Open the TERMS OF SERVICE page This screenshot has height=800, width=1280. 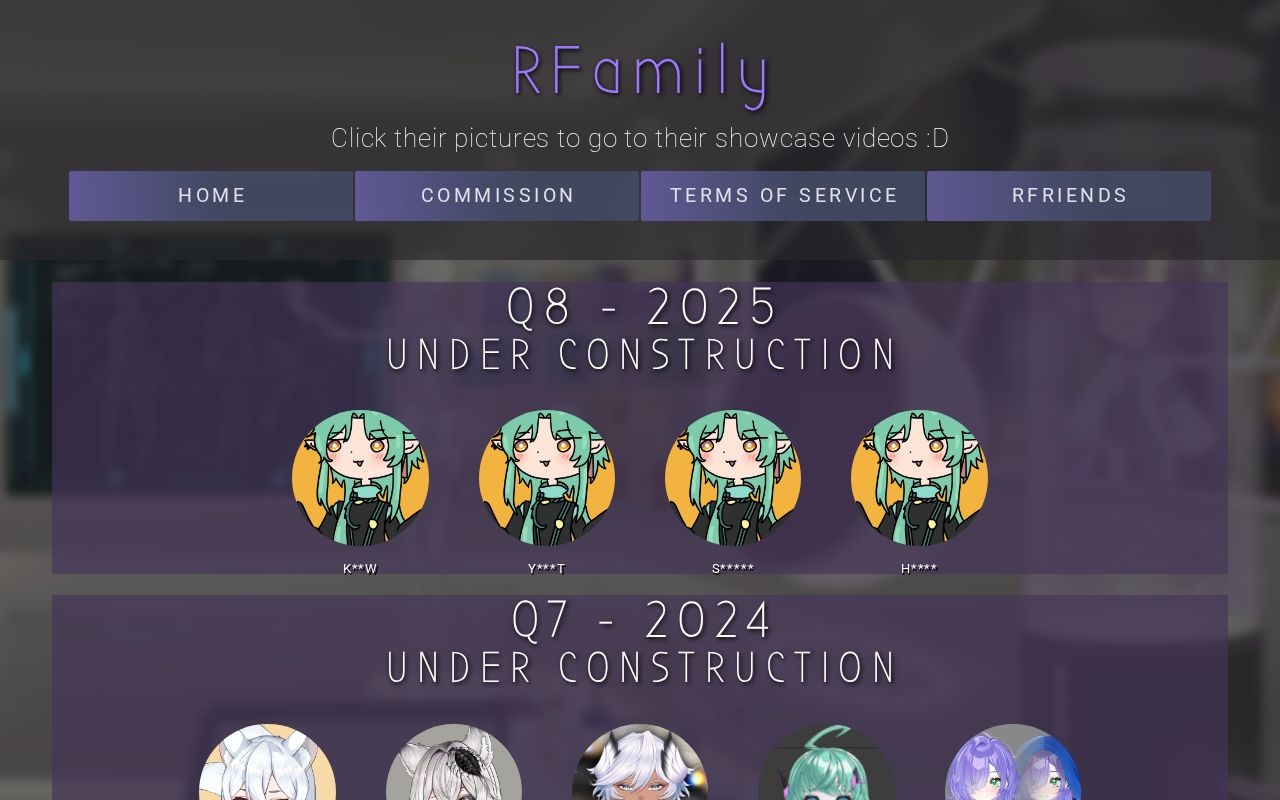click(x=783, y=195)
